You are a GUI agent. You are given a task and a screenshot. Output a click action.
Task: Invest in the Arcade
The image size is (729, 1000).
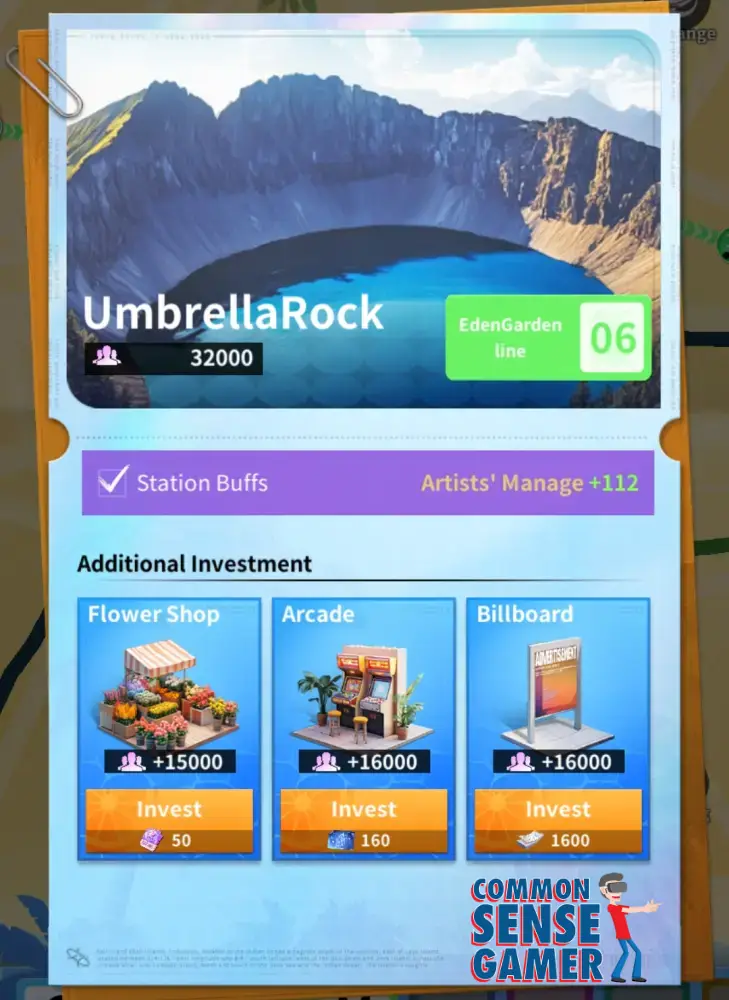tap(363, 821)
